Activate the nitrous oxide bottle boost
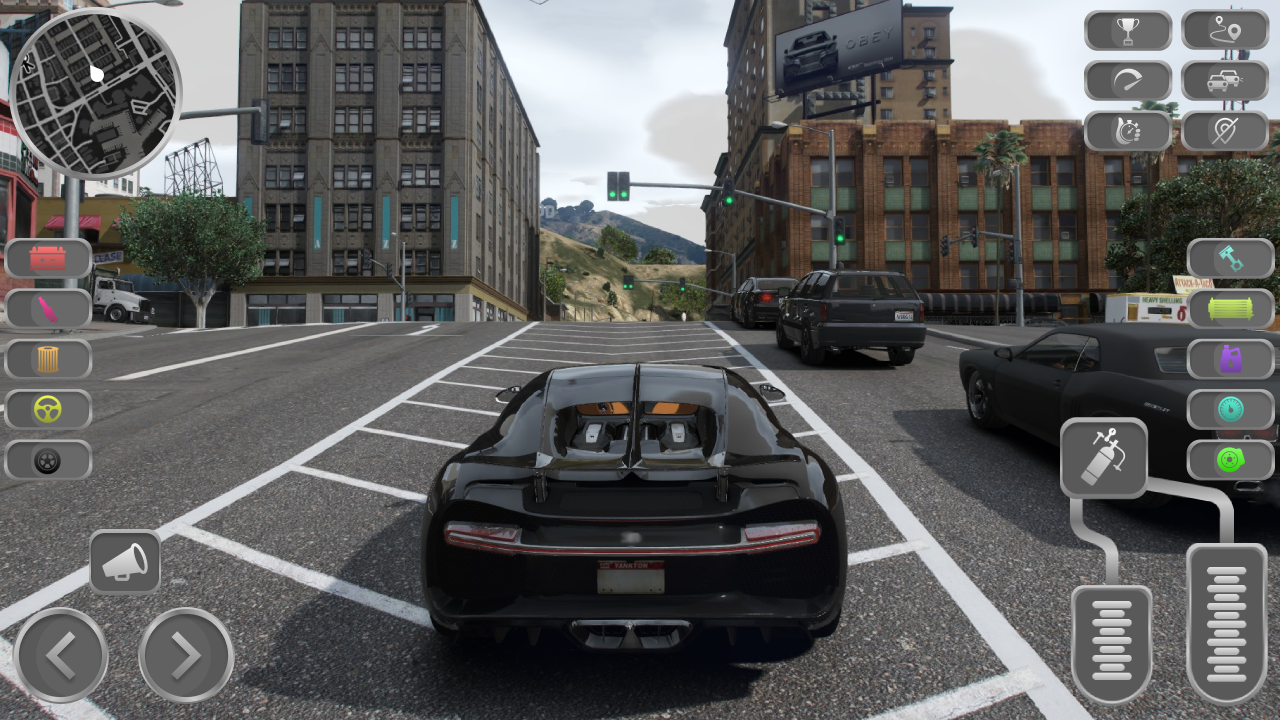 [x=1103, y=458]
